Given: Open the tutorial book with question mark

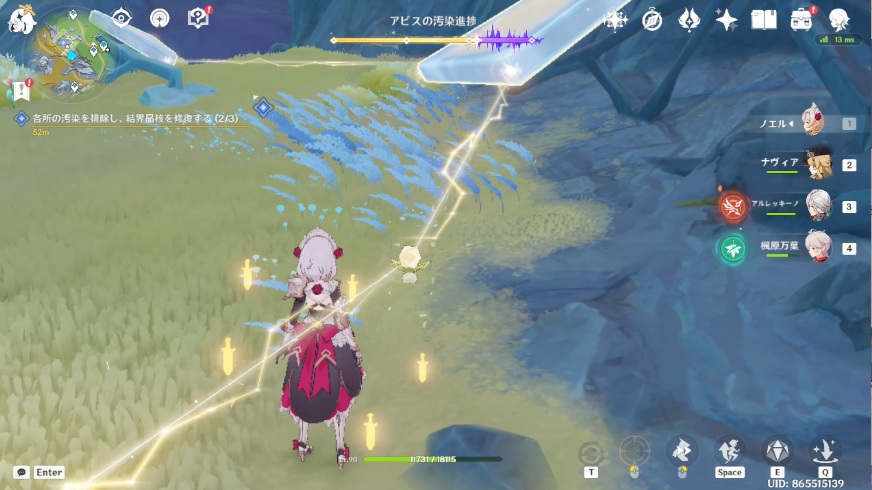Looking at the screenshot, I should click(x=198, y=18).
